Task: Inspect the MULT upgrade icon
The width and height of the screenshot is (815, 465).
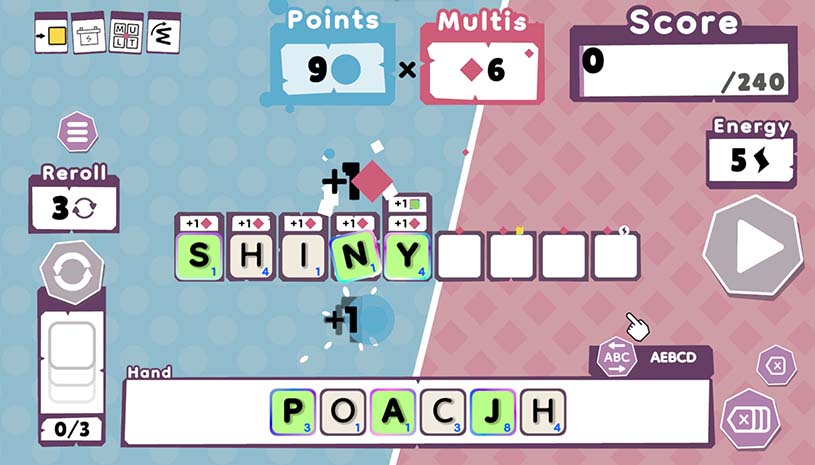Action: click(x=126, y=35)
